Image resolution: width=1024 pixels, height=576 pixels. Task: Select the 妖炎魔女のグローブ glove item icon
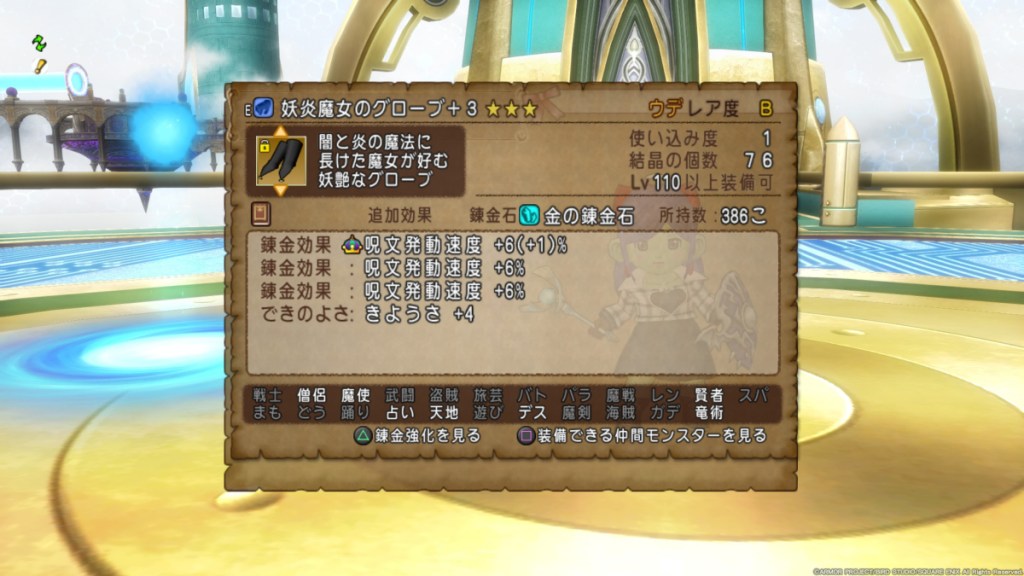[280, 160]
